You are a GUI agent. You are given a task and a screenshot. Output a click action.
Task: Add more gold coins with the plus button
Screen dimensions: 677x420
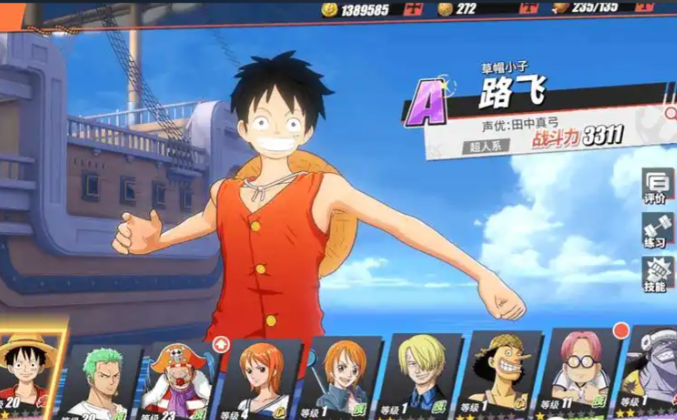[413, 9]
